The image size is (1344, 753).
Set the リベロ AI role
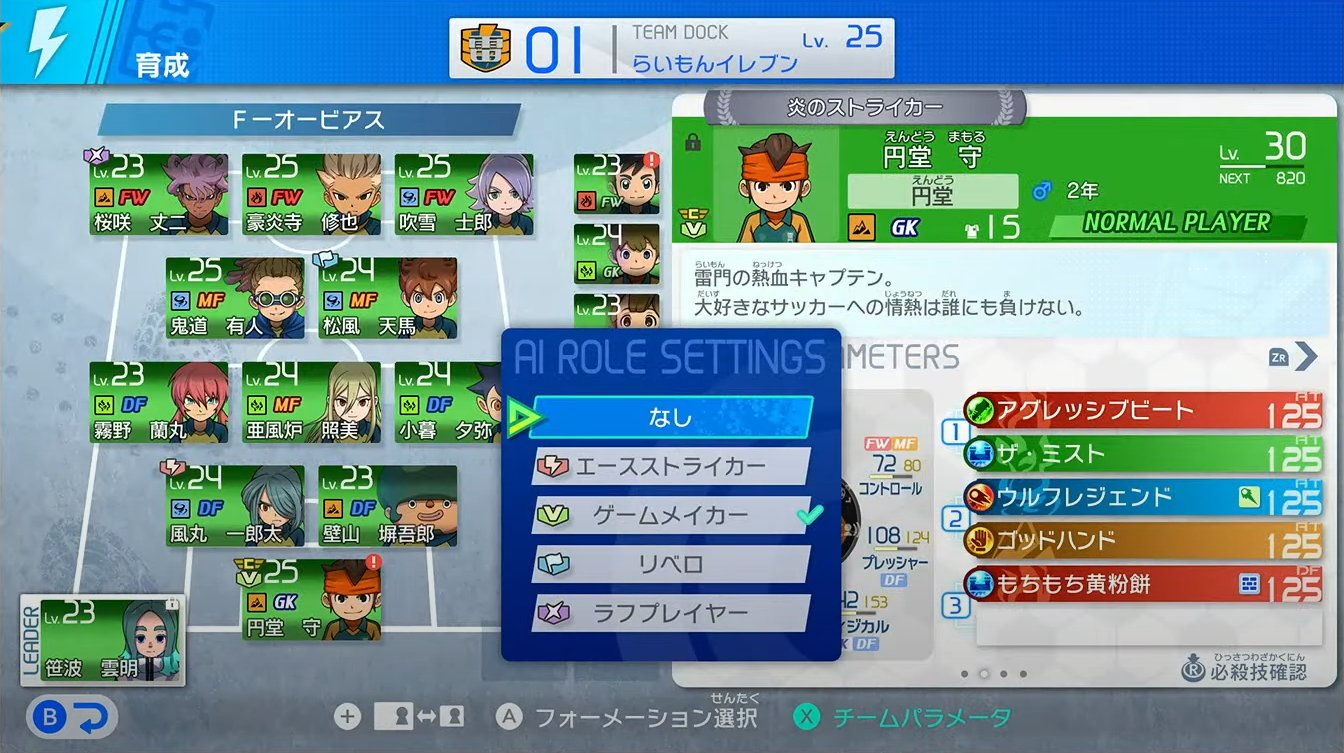tap(670, 565)
